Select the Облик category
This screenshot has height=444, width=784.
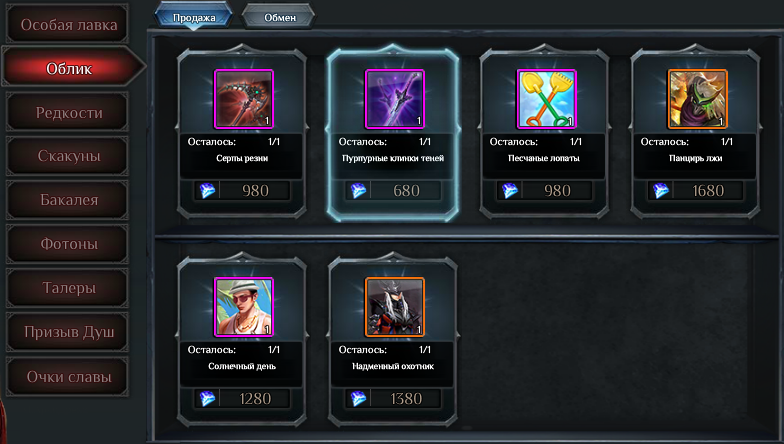point(68,68)
